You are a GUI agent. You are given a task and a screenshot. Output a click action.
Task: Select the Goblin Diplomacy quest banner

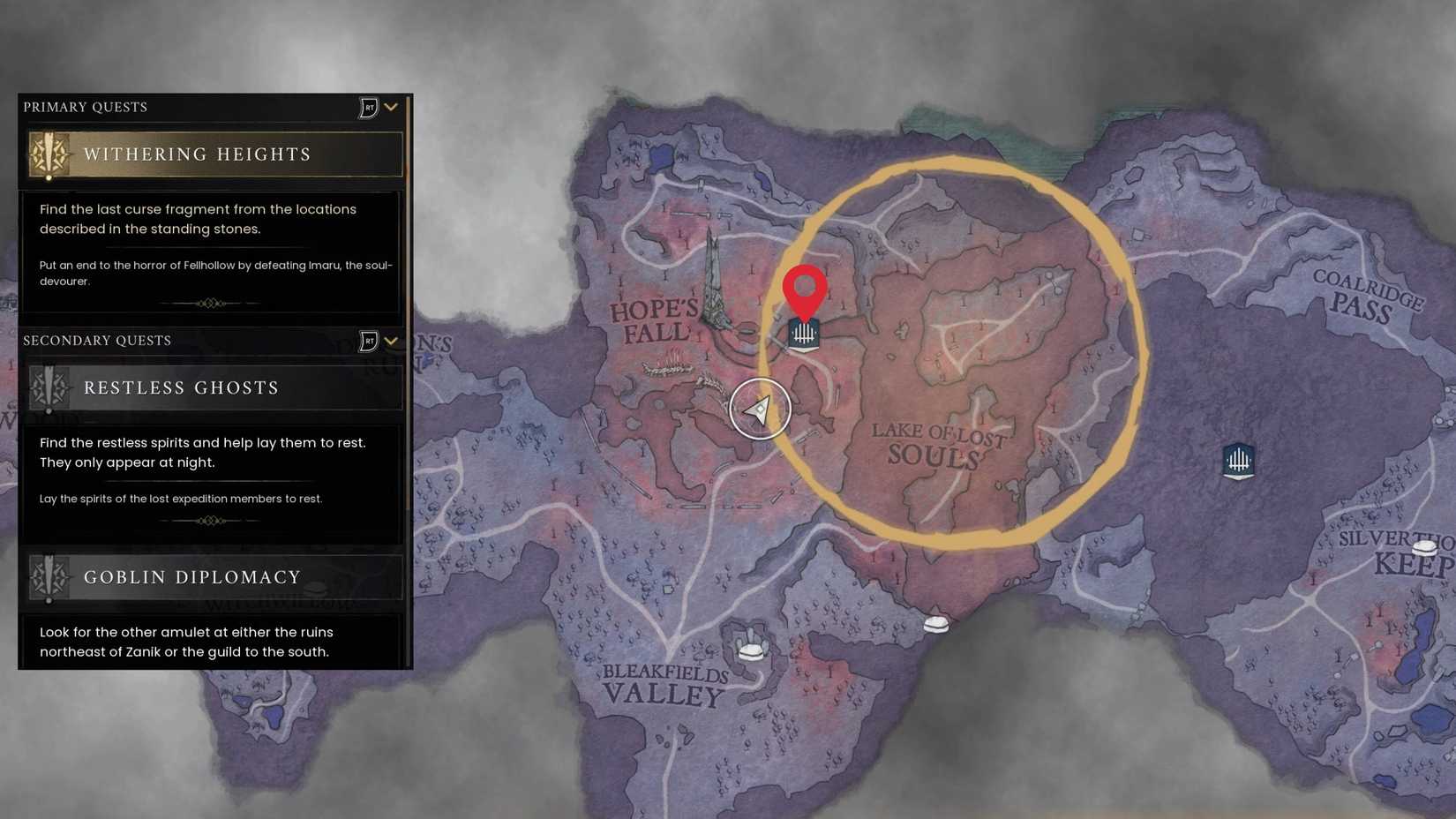coord(212,577)
